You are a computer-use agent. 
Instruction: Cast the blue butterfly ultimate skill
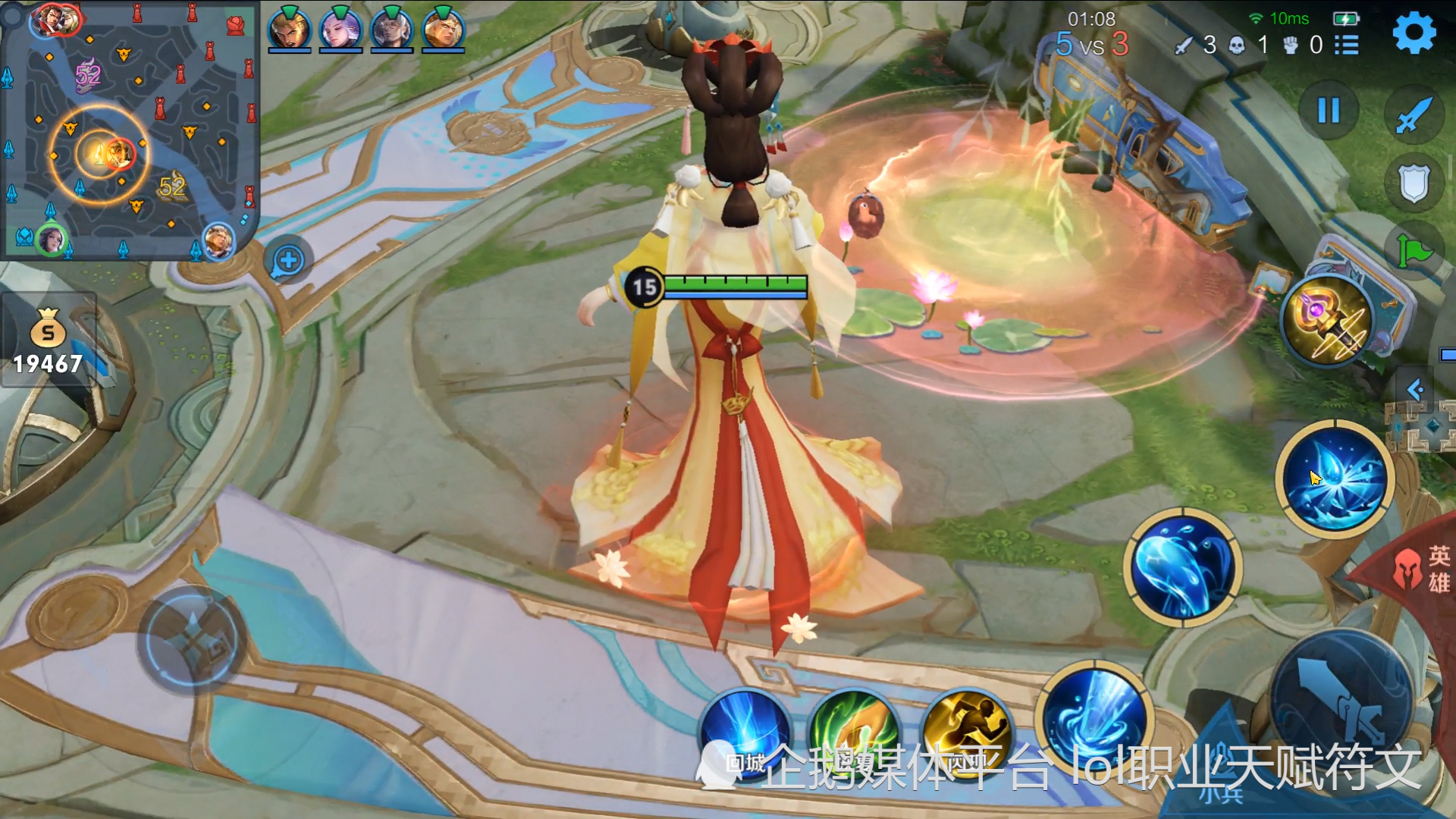(x=1335, y=479)
